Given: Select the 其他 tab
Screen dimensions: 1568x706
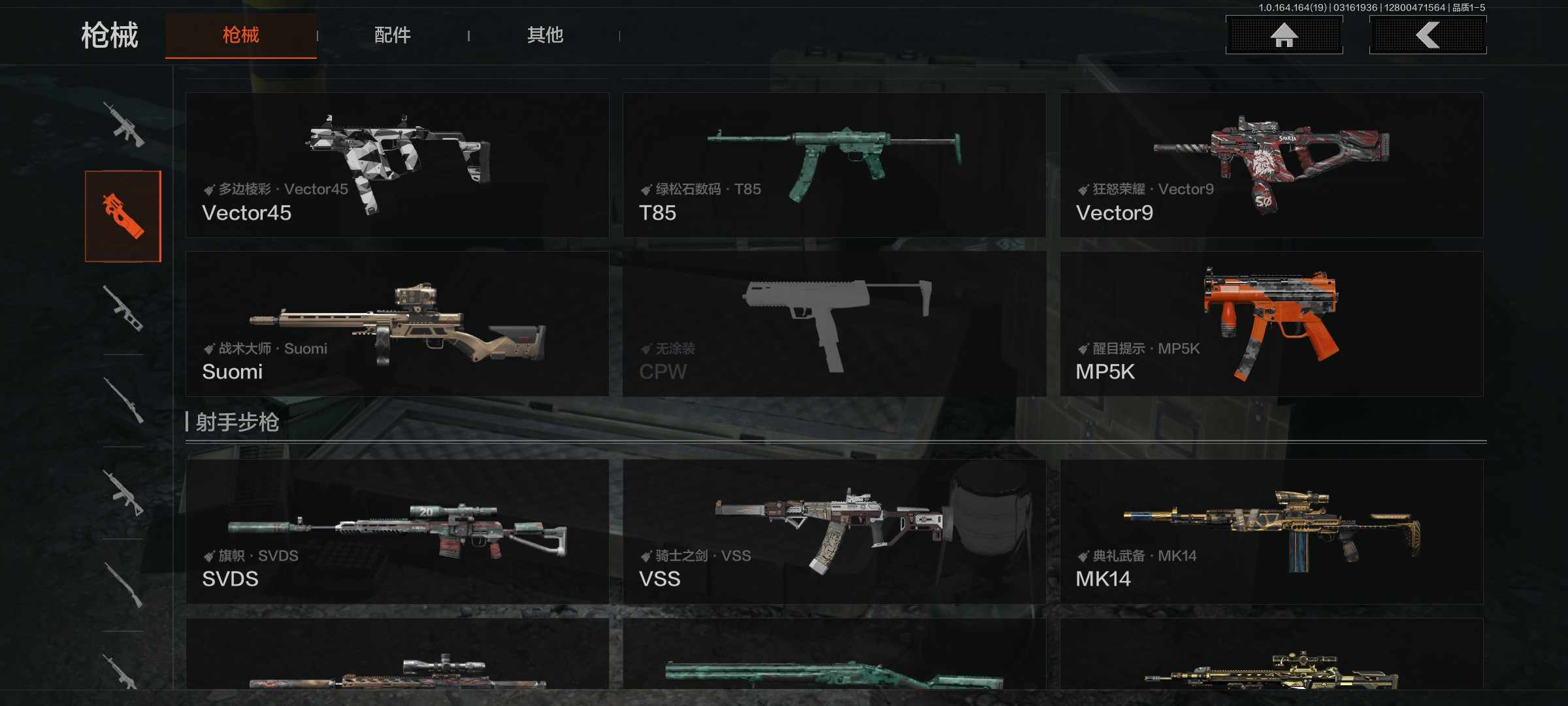Looking at the screenshot, I should click(545, 35).
